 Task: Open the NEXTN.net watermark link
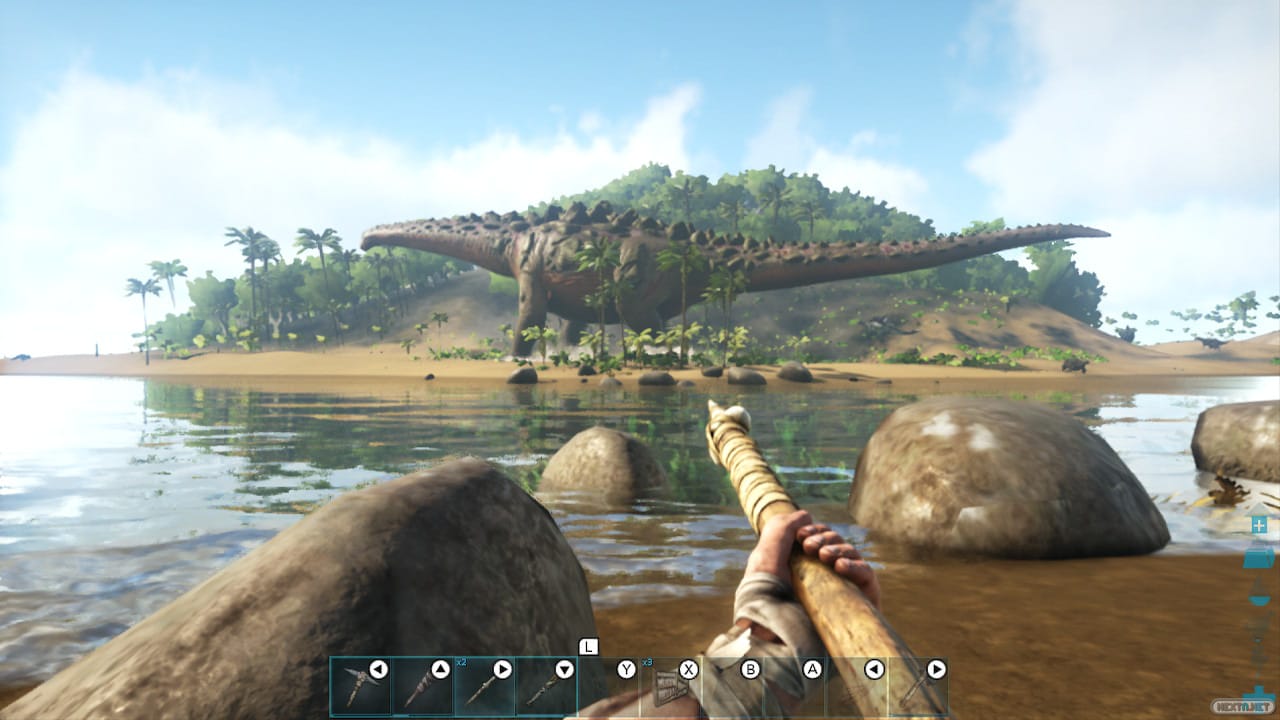pyautogui.click(x=1242, y=706)
